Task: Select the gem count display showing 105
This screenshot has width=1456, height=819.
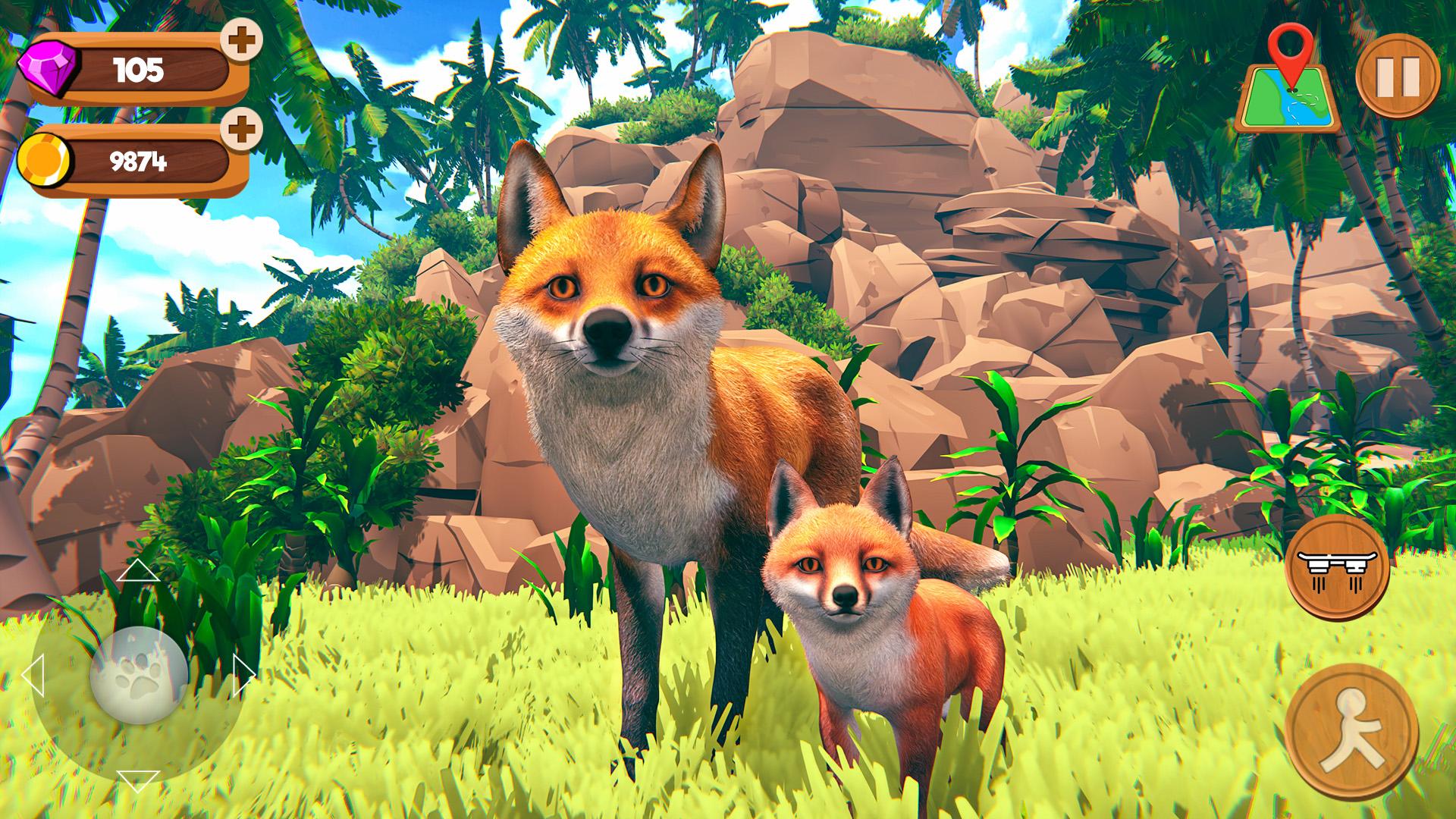Action: pyautogui.click(x=140, y=71)
